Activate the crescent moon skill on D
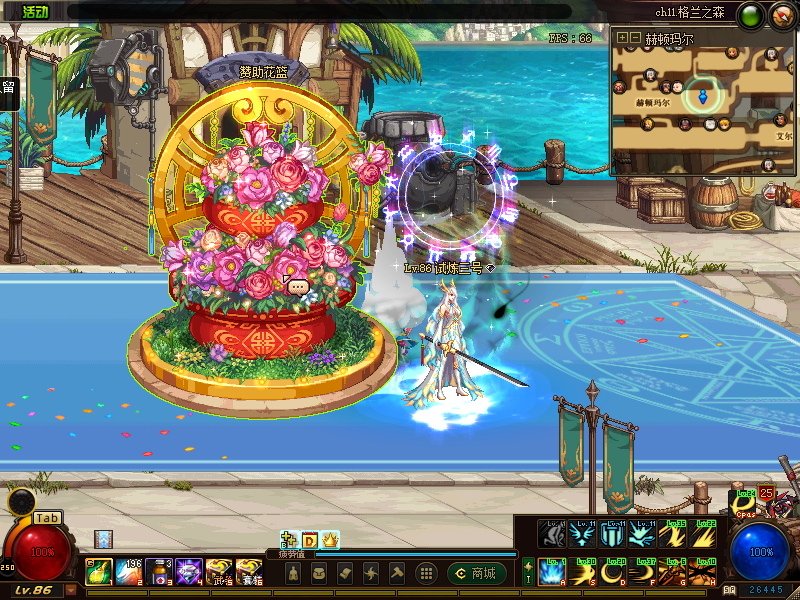Image resolution: width=800 pixels, height=600 pixels. tap(615, 572)
